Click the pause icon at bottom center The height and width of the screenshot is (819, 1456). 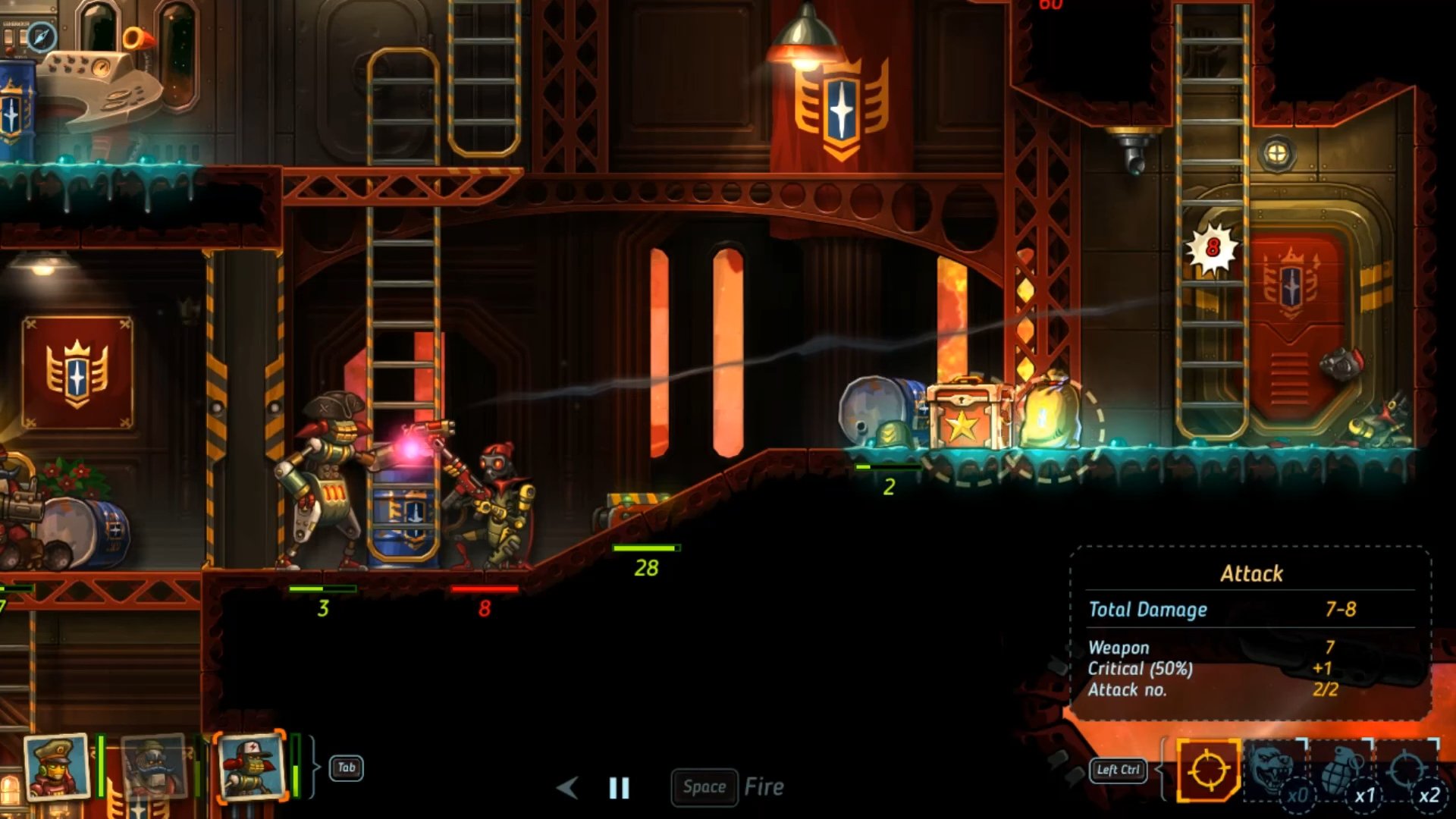[x=619, y=788]
